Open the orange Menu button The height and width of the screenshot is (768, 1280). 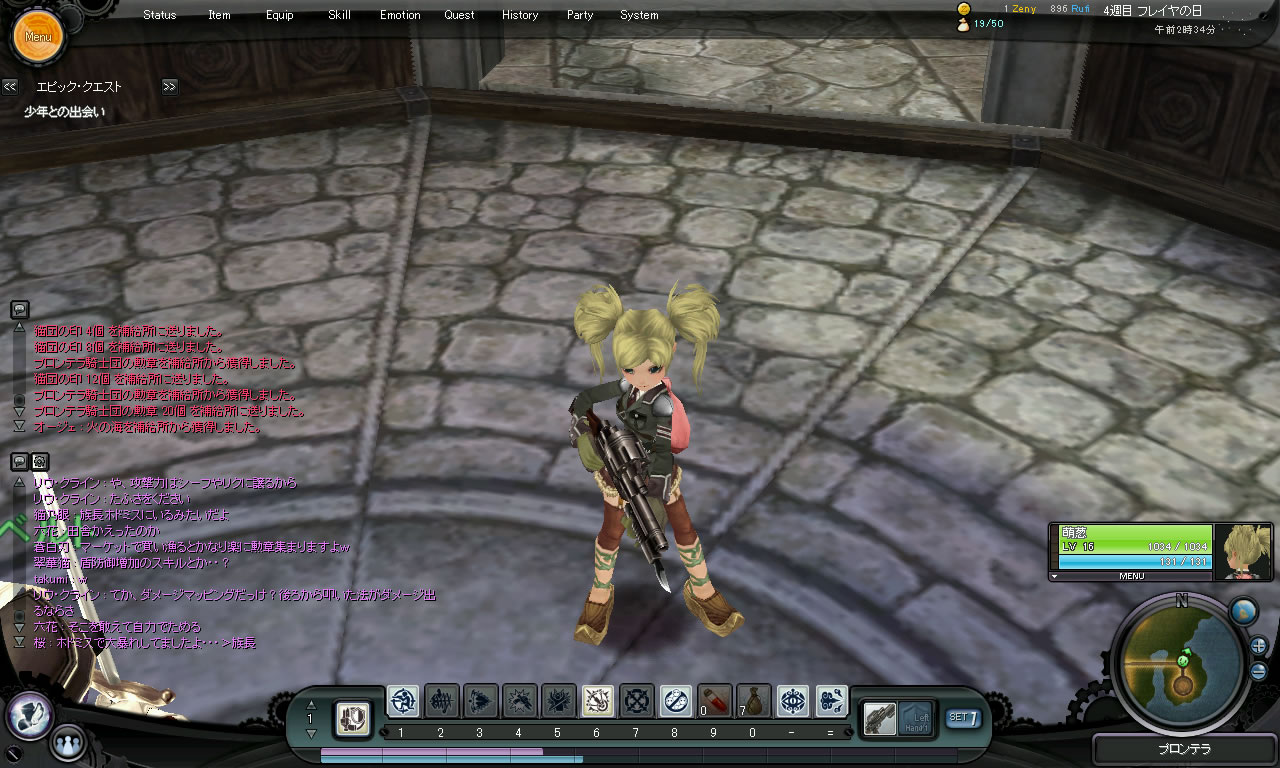[38, 37]
